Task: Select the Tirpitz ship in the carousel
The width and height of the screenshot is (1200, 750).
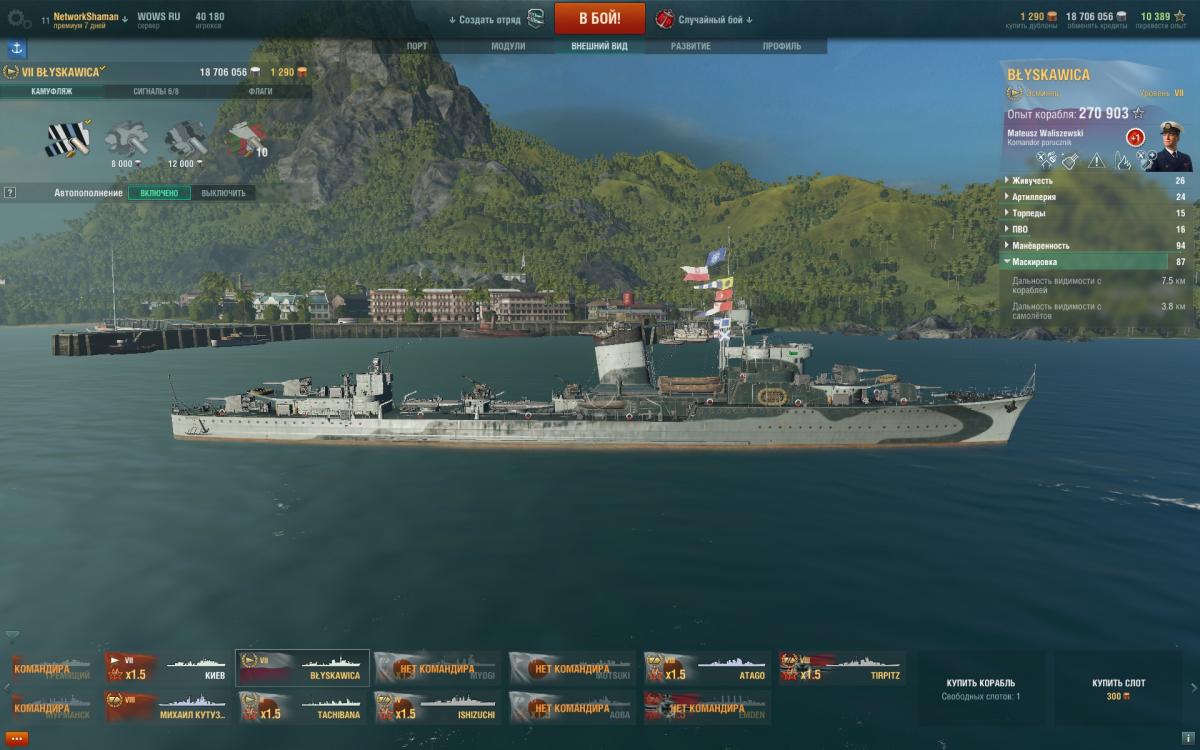Action: tap(842, 668)
